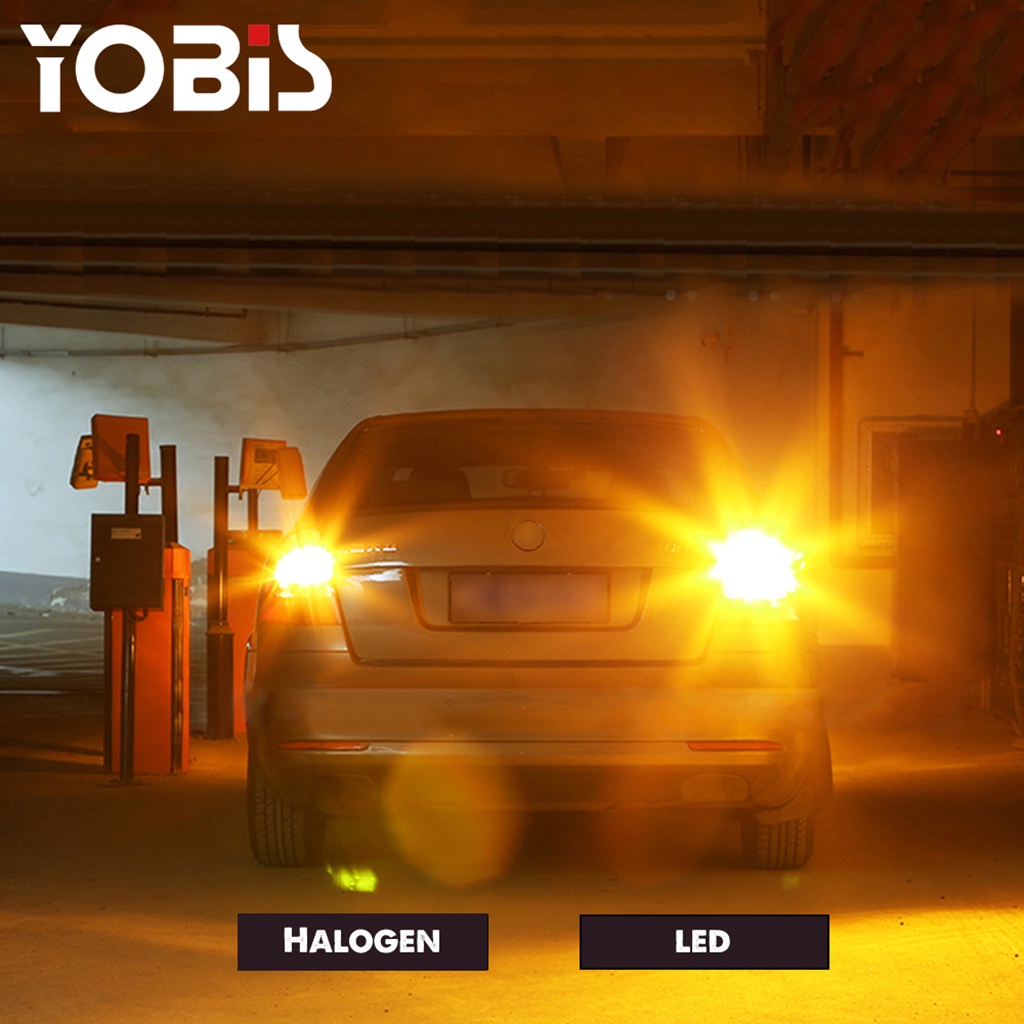Click the YOBIS brand logo

[x=176, y=68]
